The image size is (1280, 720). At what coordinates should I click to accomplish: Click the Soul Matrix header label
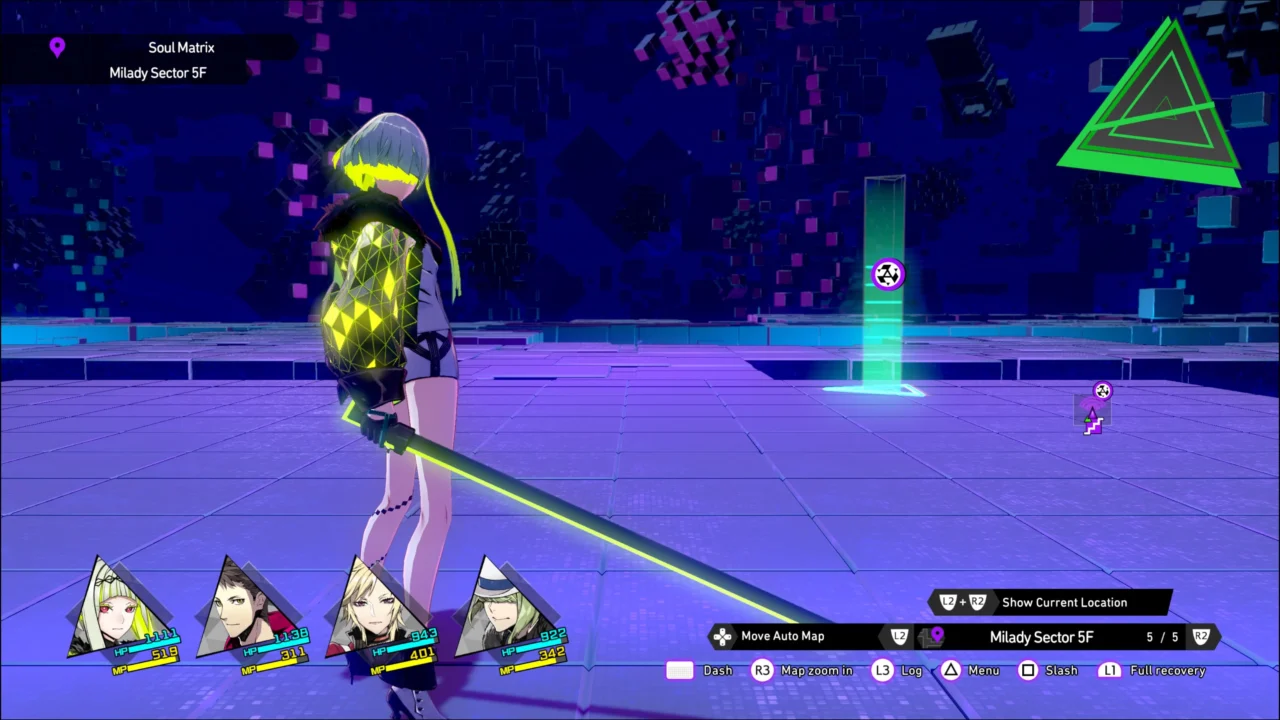(x=181, y=47)
